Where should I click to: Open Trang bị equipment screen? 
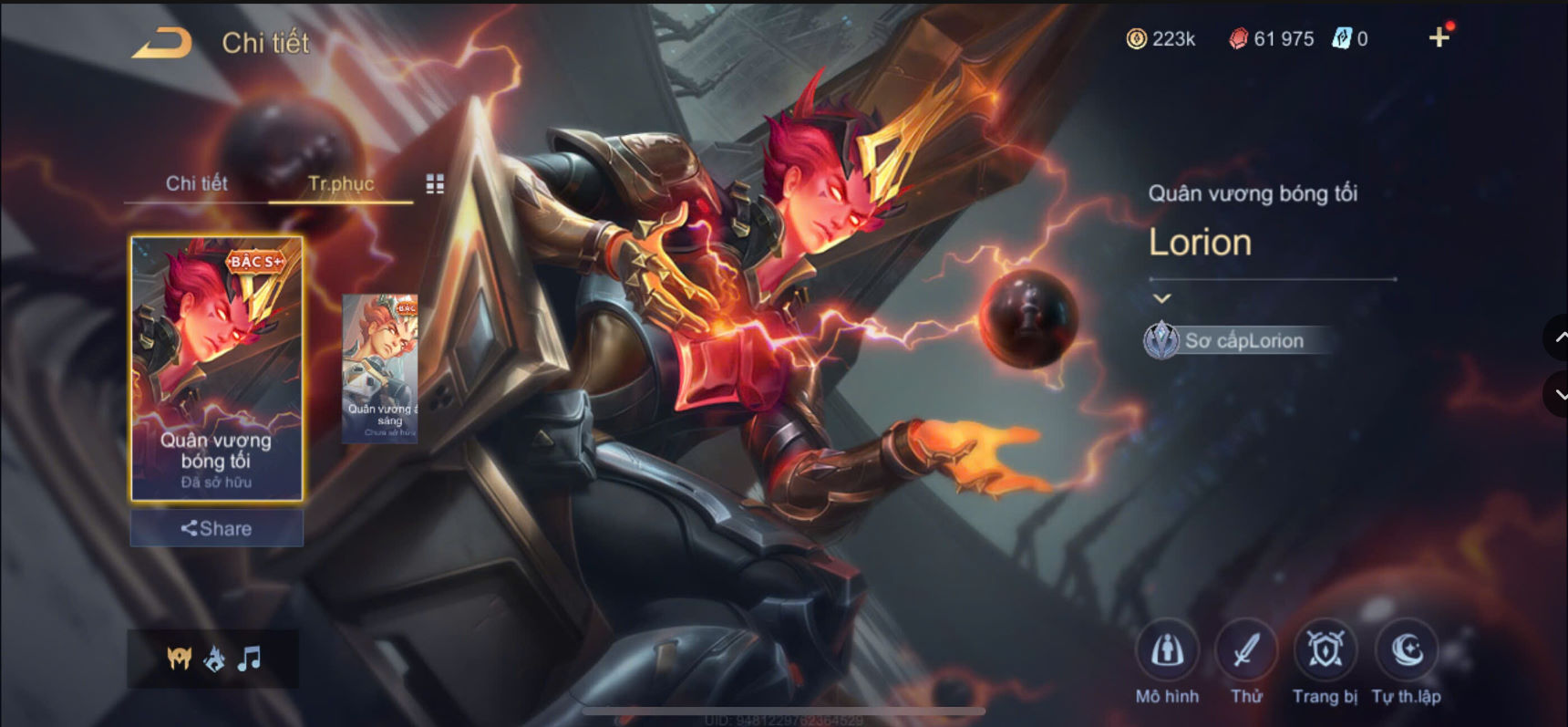[x=1325, y=652]
